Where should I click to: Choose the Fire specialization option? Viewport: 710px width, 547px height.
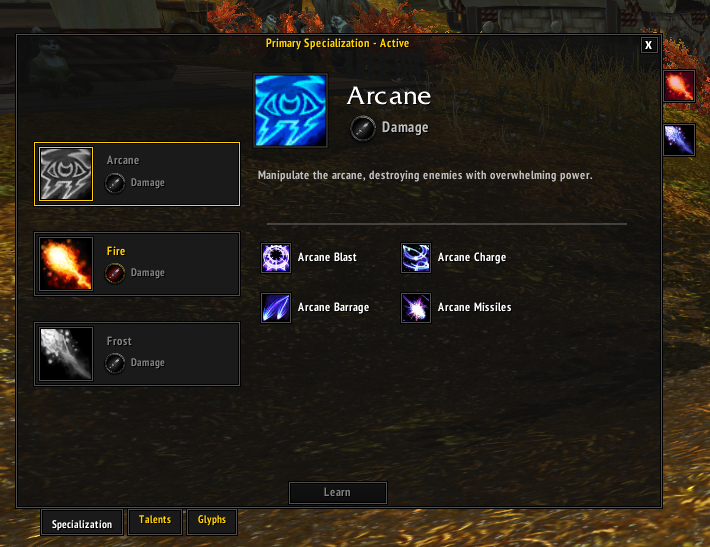click(137, 264)
